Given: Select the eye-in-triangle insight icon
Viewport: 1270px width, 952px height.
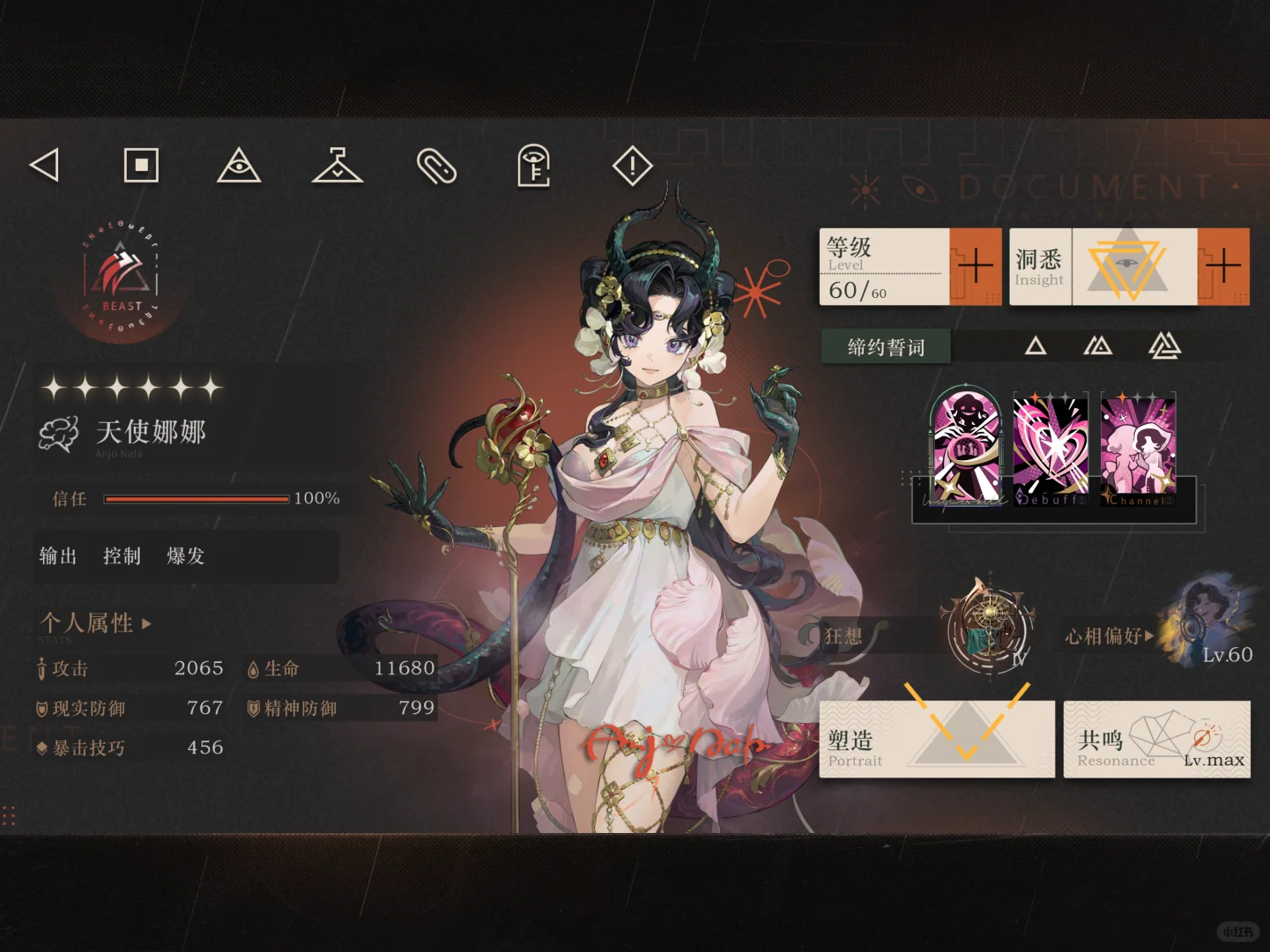Looking at the screenshot, I should click(238, 167).
